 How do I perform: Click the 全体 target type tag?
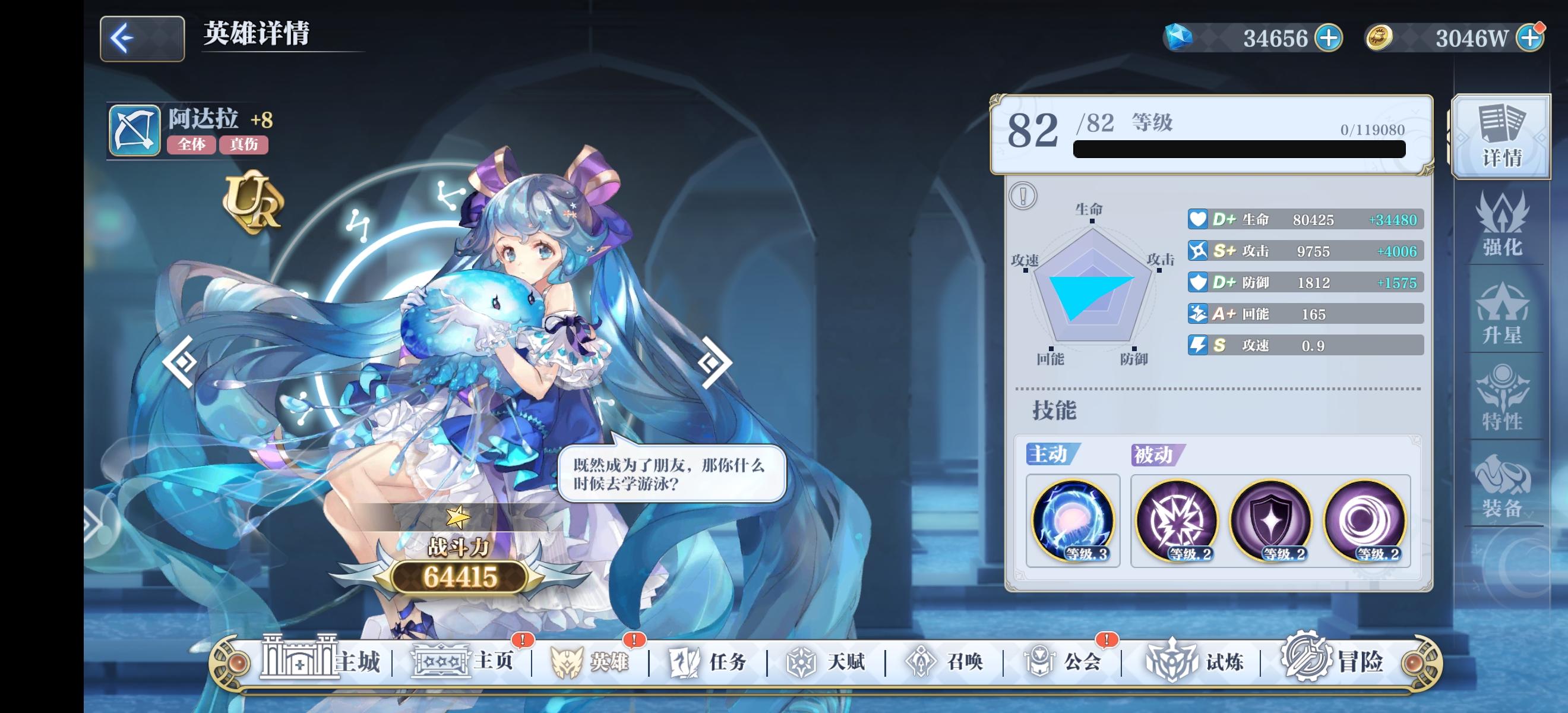click(192, 146)
